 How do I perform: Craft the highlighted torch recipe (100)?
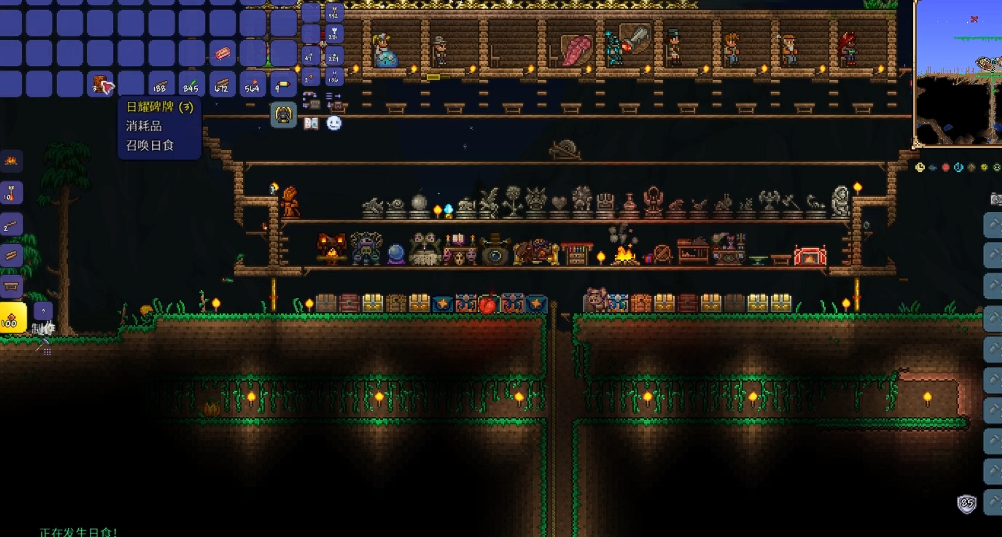tap(12, 318)
